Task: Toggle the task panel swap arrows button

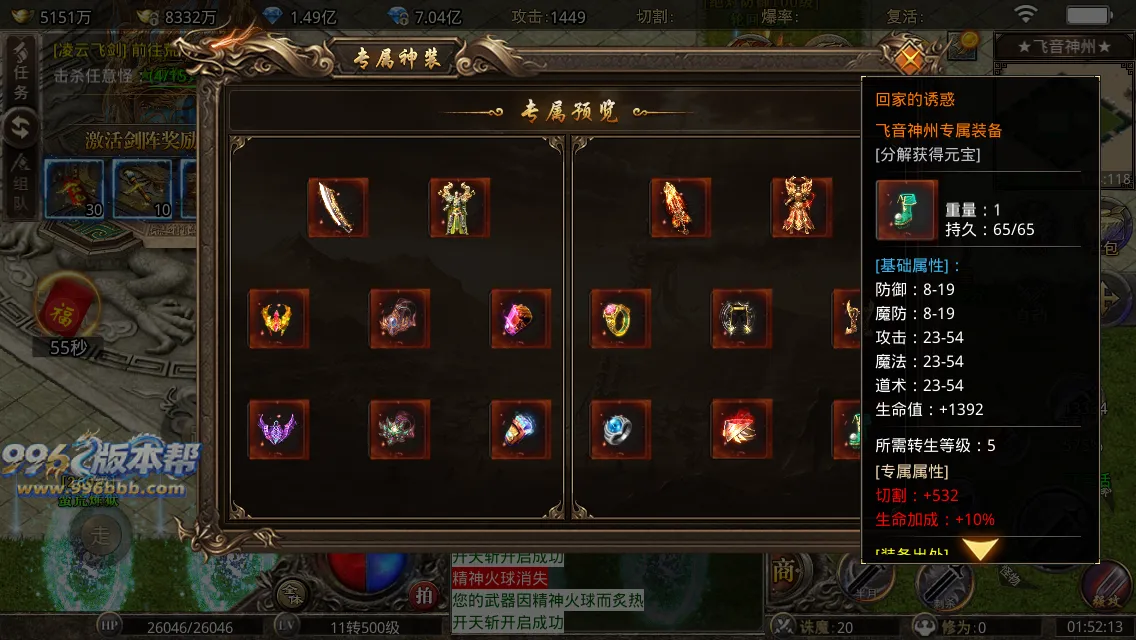Action: 21,128
